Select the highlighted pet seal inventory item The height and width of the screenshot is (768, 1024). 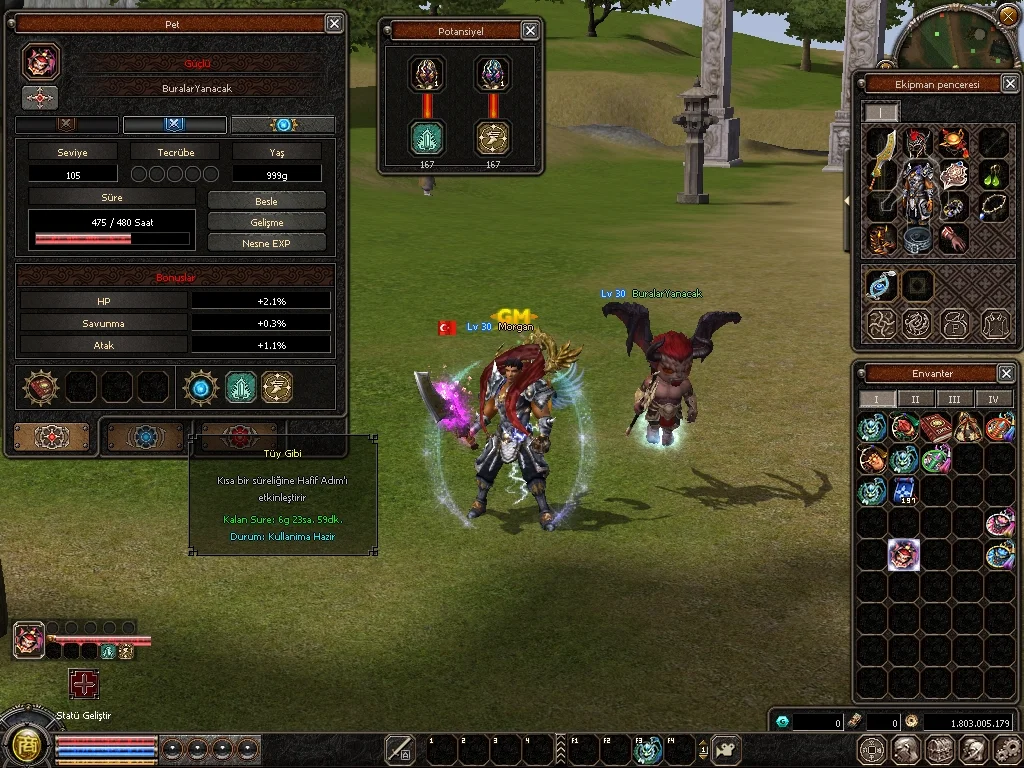point(903,554)
